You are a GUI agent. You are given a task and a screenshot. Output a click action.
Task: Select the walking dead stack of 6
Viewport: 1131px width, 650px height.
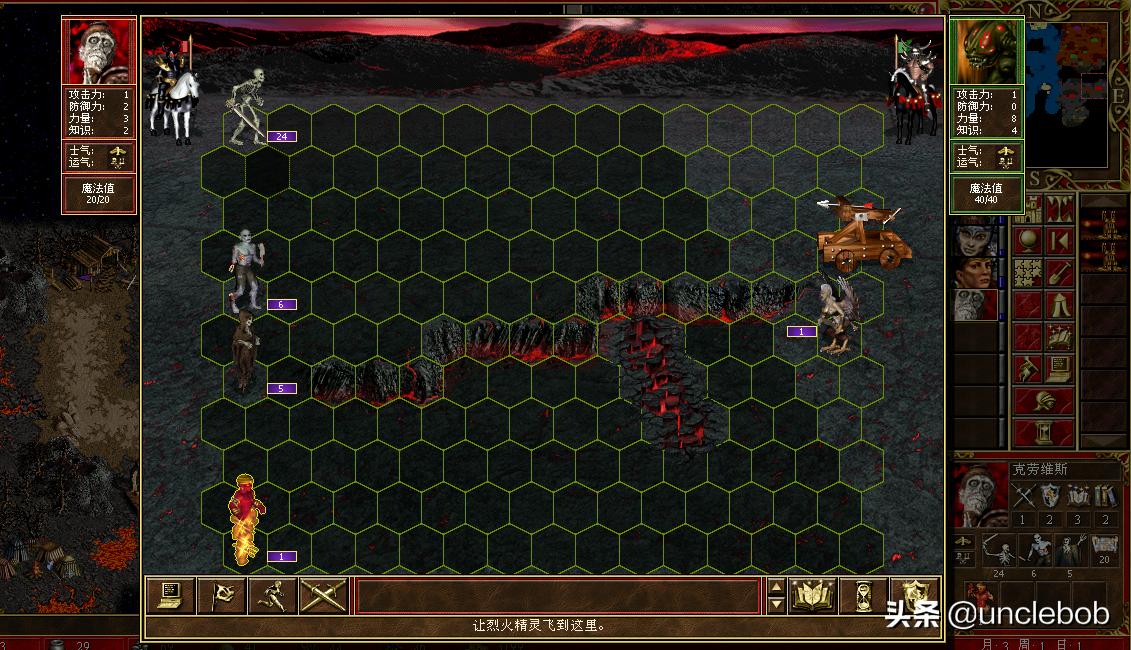pos(246,270)
